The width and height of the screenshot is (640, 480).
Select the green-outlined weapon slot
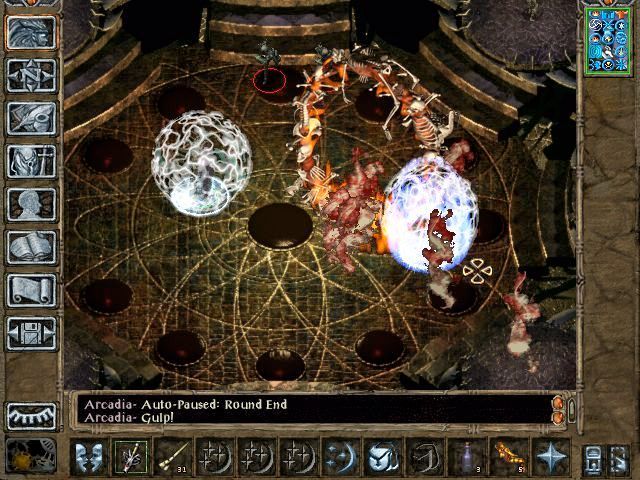[x=130, y=456]
